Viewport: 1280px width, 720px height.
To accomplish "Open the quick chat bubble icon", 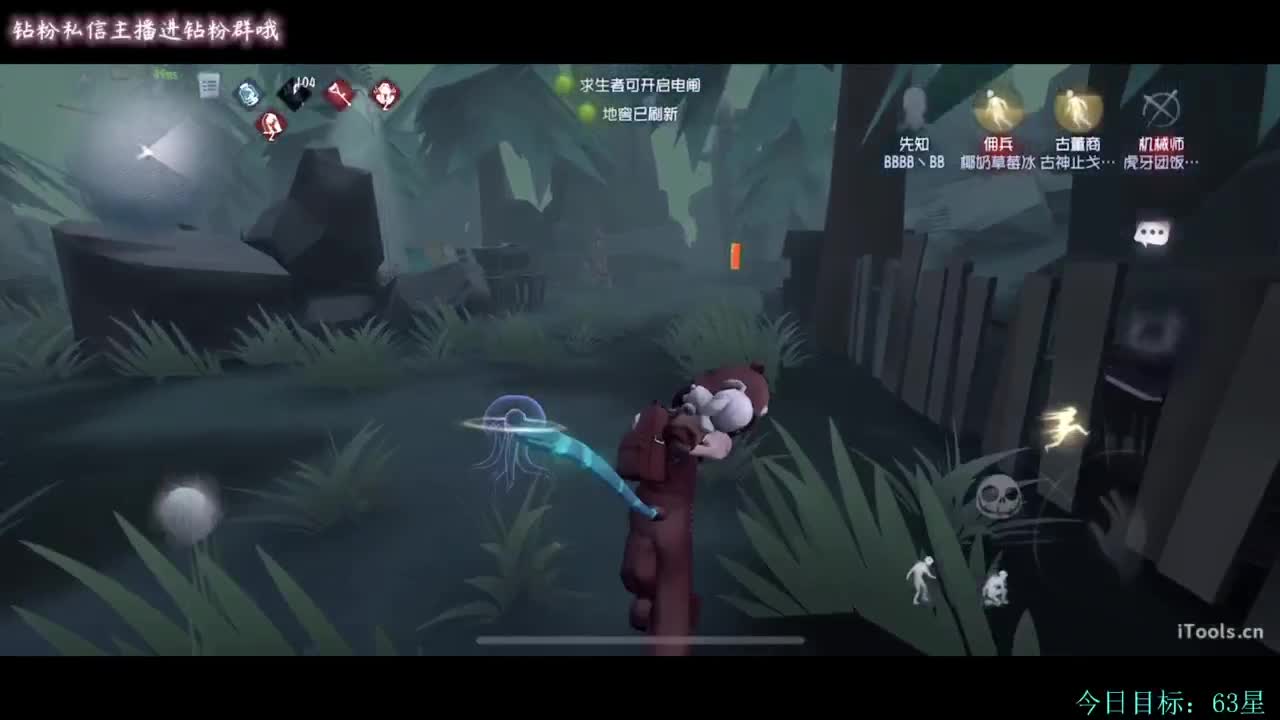I will point(1152,234).
